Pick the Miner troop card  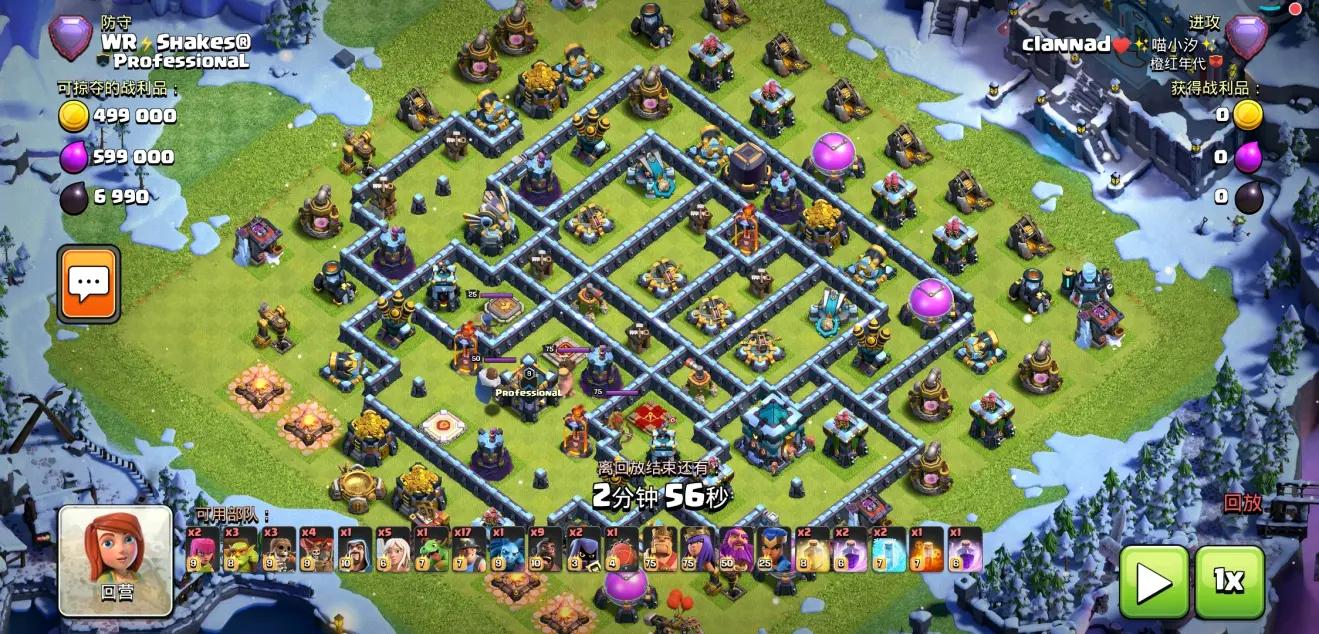(x=468, y=550)
